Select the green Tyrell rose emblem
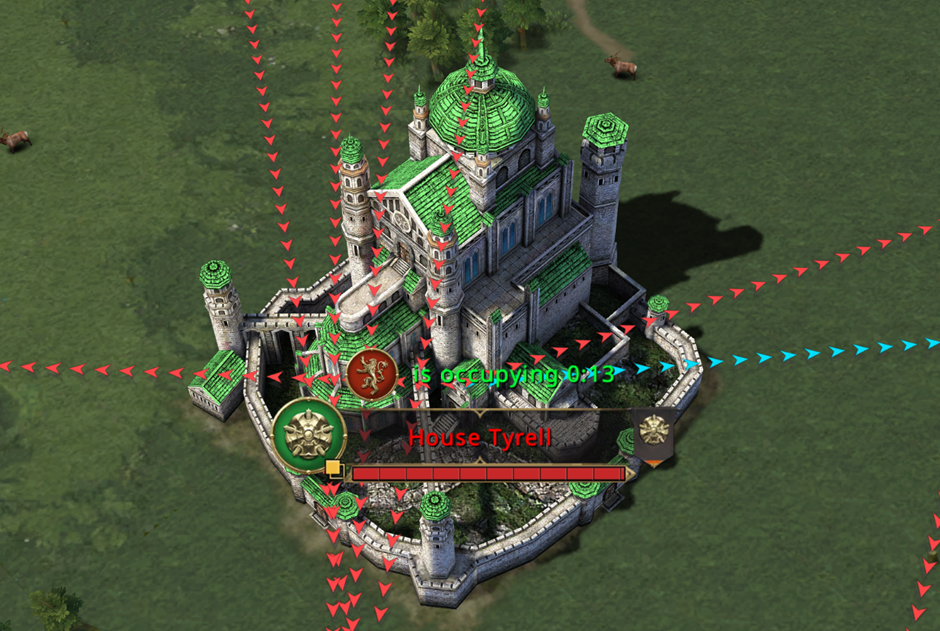The height and width of the screenshot is (631, 940). (x=309, y=436)
